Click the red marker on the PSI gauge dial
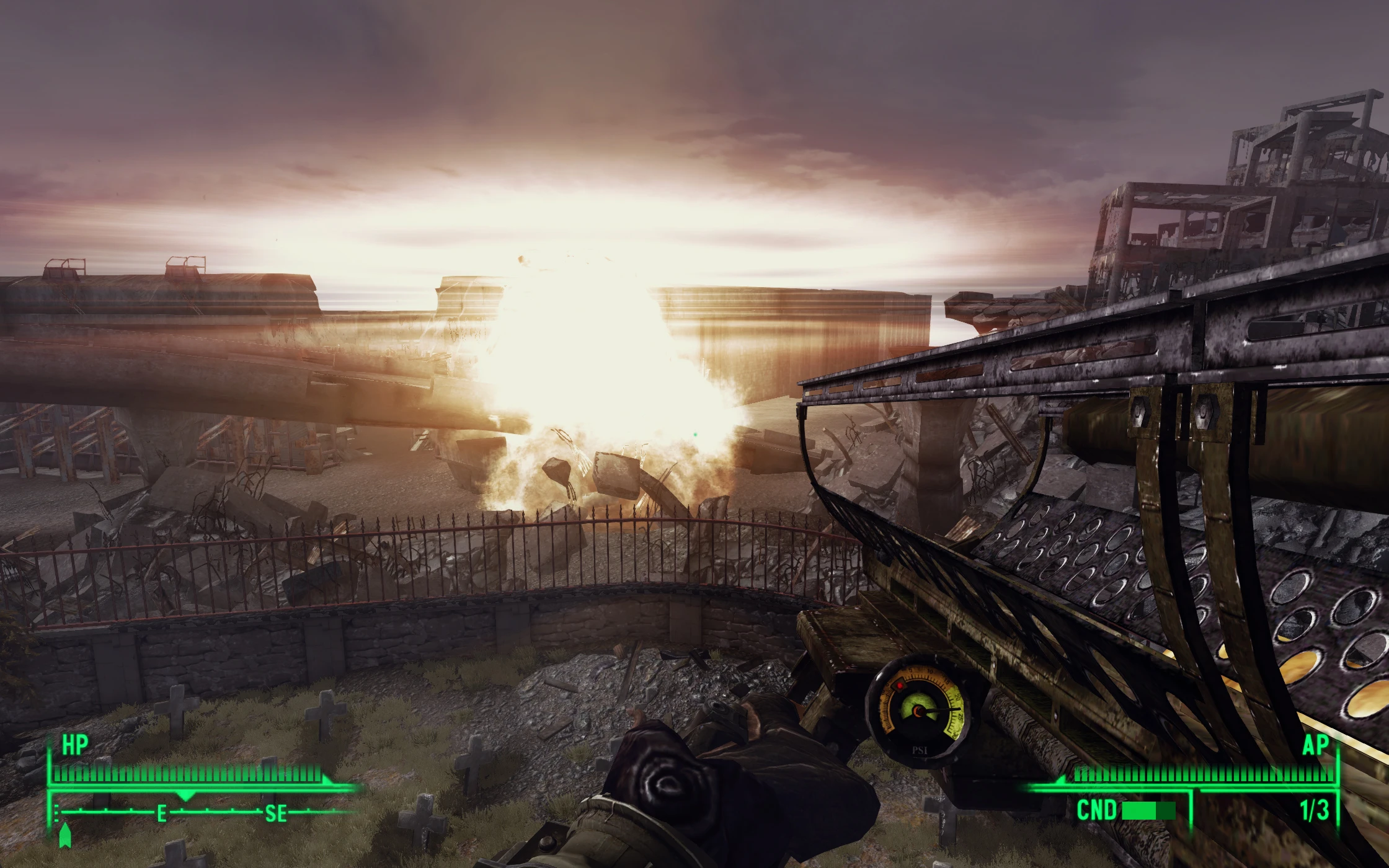This screenshot has width=1389, height=868. pyautogui.click(x=899, y=686)
